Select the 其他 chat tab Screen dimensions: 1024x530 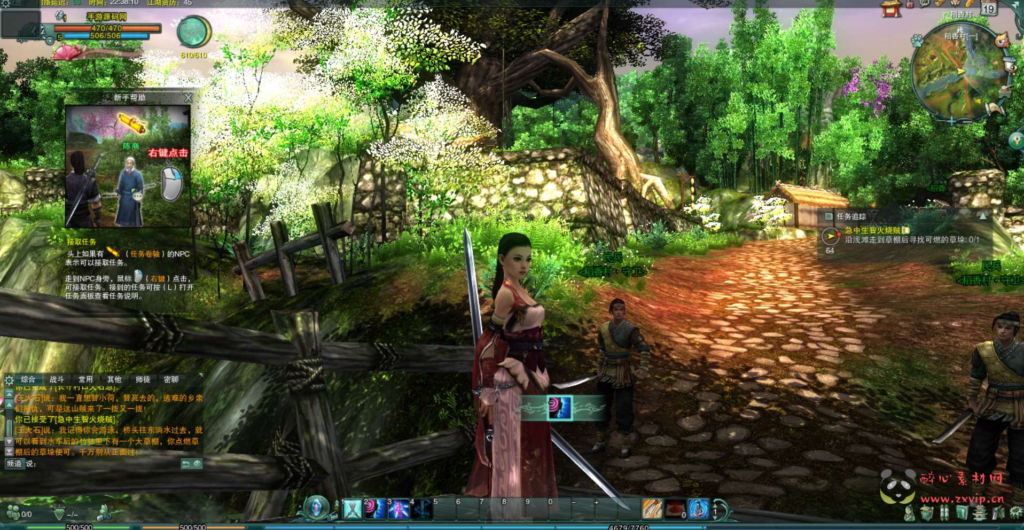[x=114, y=380]
